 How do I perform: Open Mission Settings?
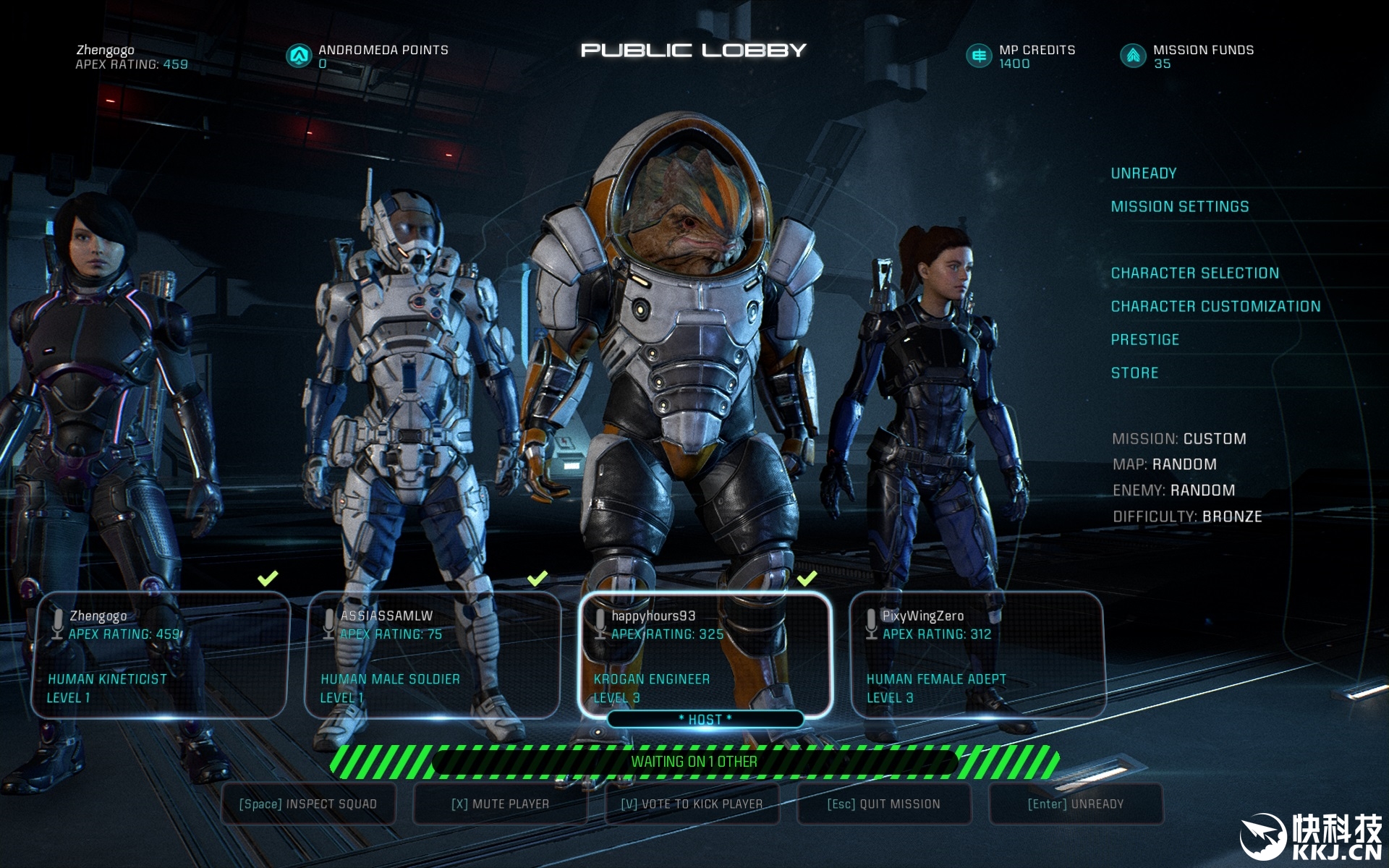coord(1179,207)
